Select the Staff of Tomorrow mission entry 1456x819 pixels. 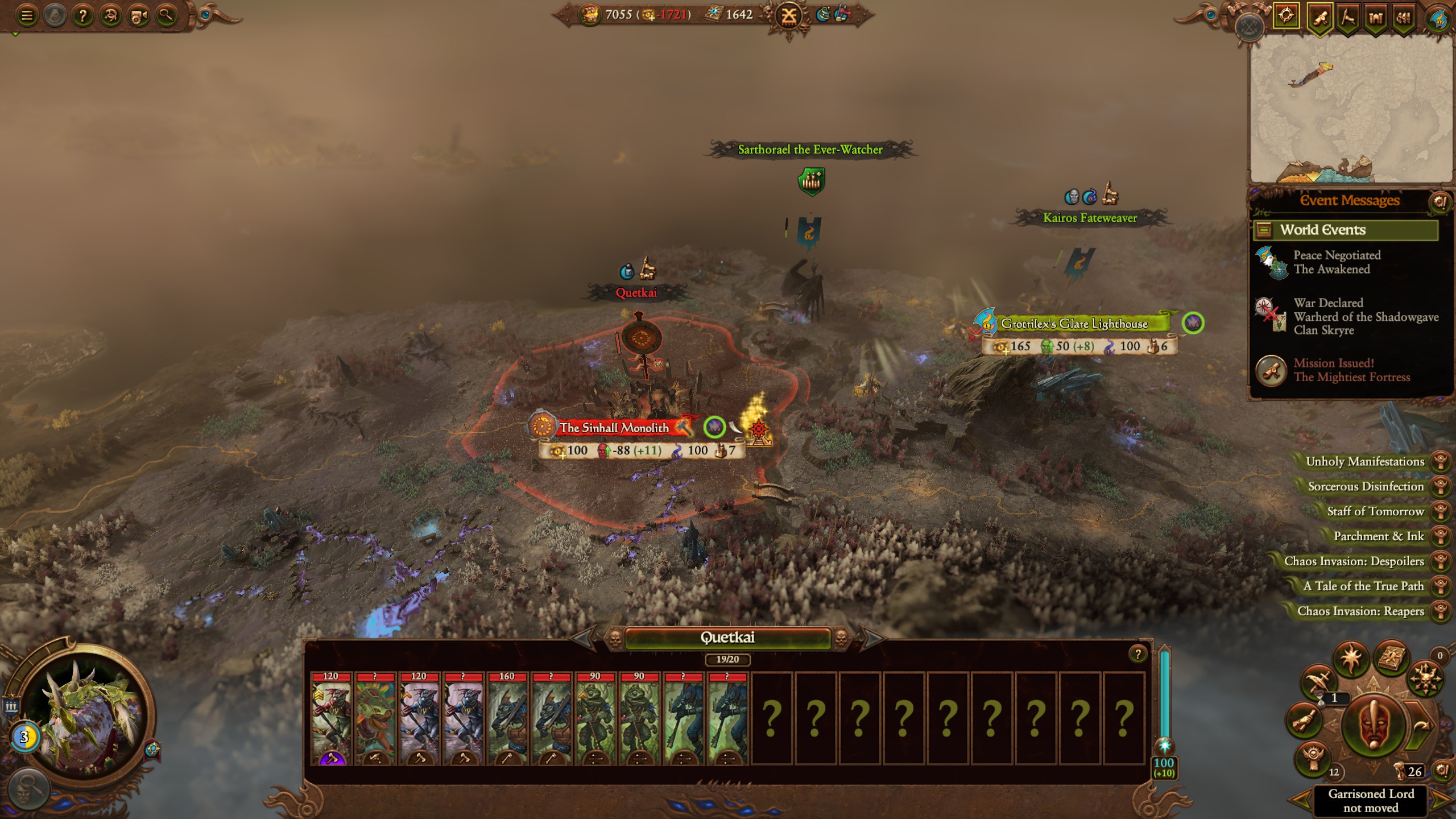pos(1375,511)
